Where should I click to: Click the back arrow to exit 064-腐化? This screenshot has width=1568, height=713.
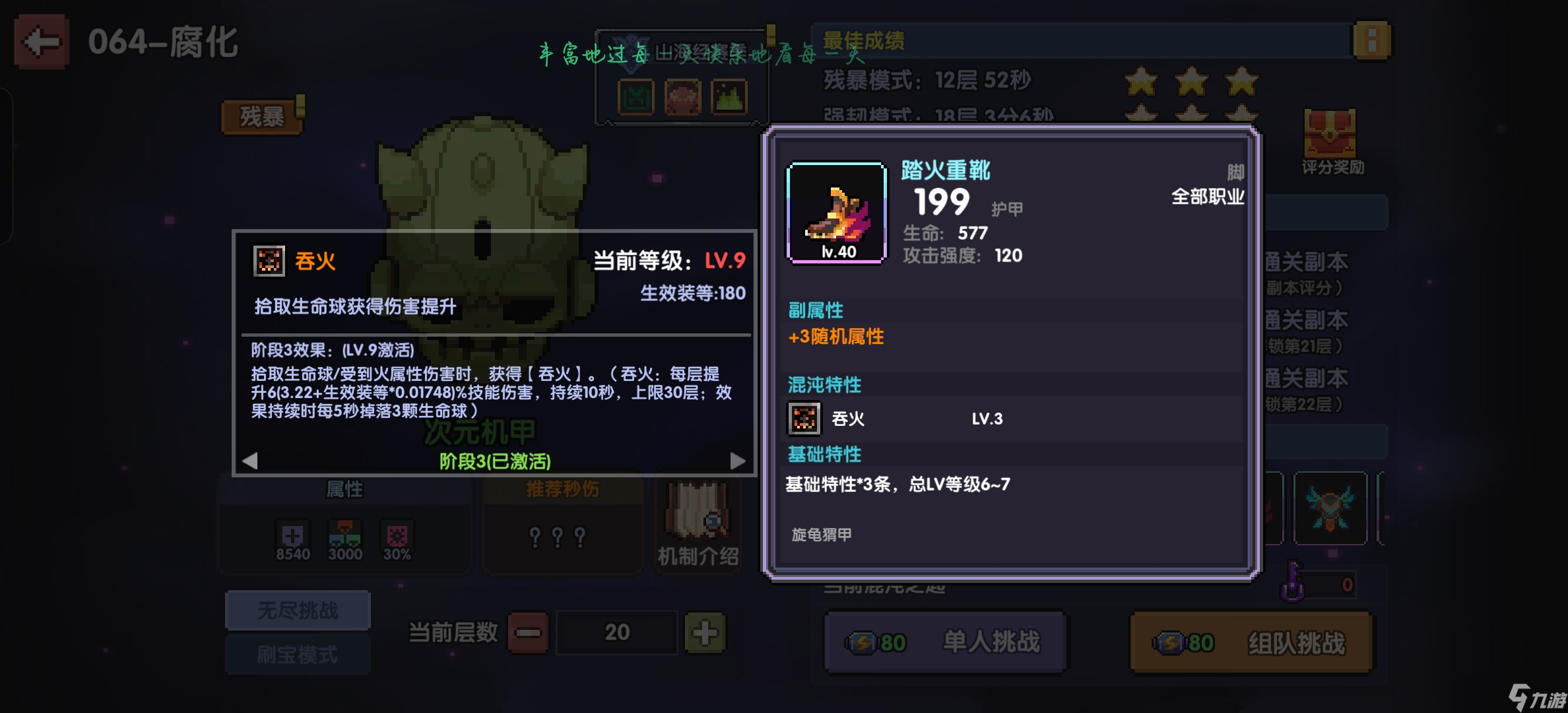[41, 41]
